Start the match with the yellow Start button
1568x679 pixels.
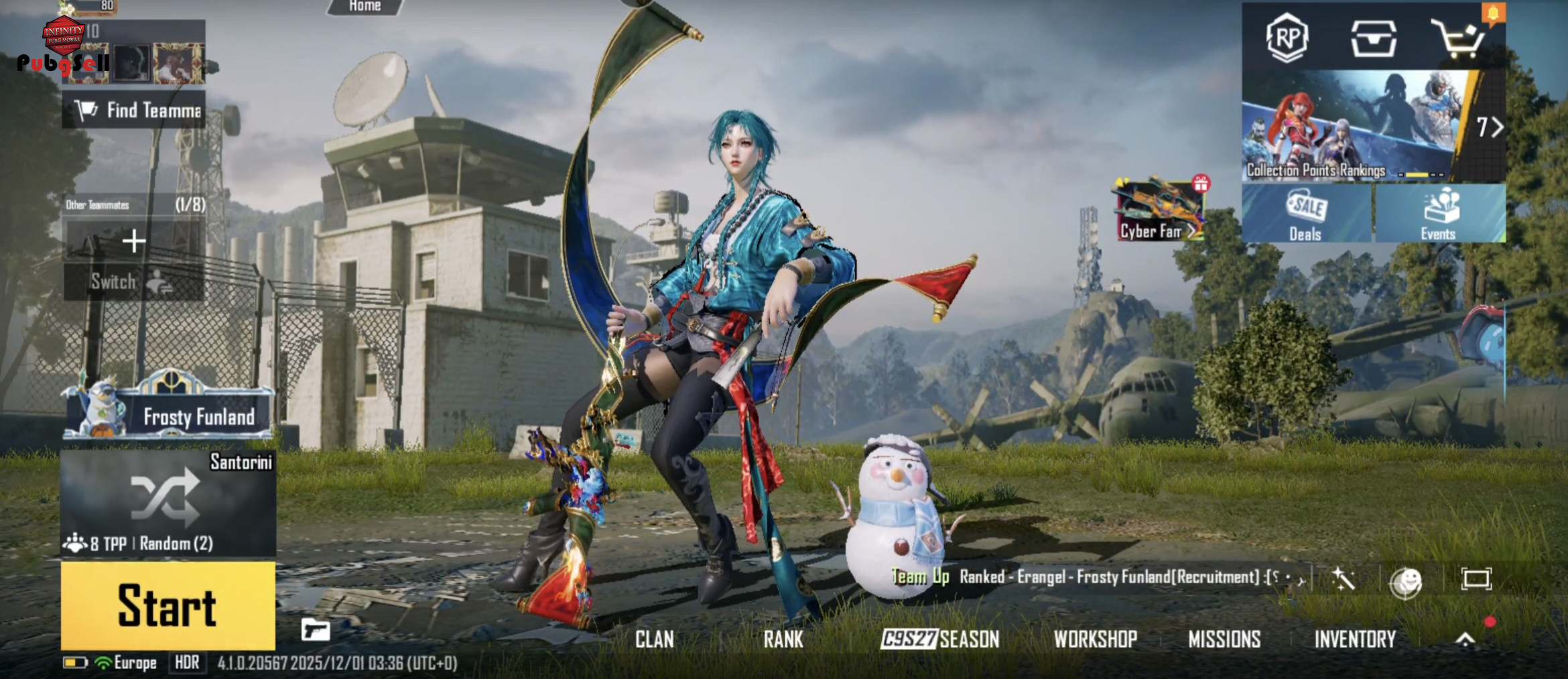click(x=168, y=605)
